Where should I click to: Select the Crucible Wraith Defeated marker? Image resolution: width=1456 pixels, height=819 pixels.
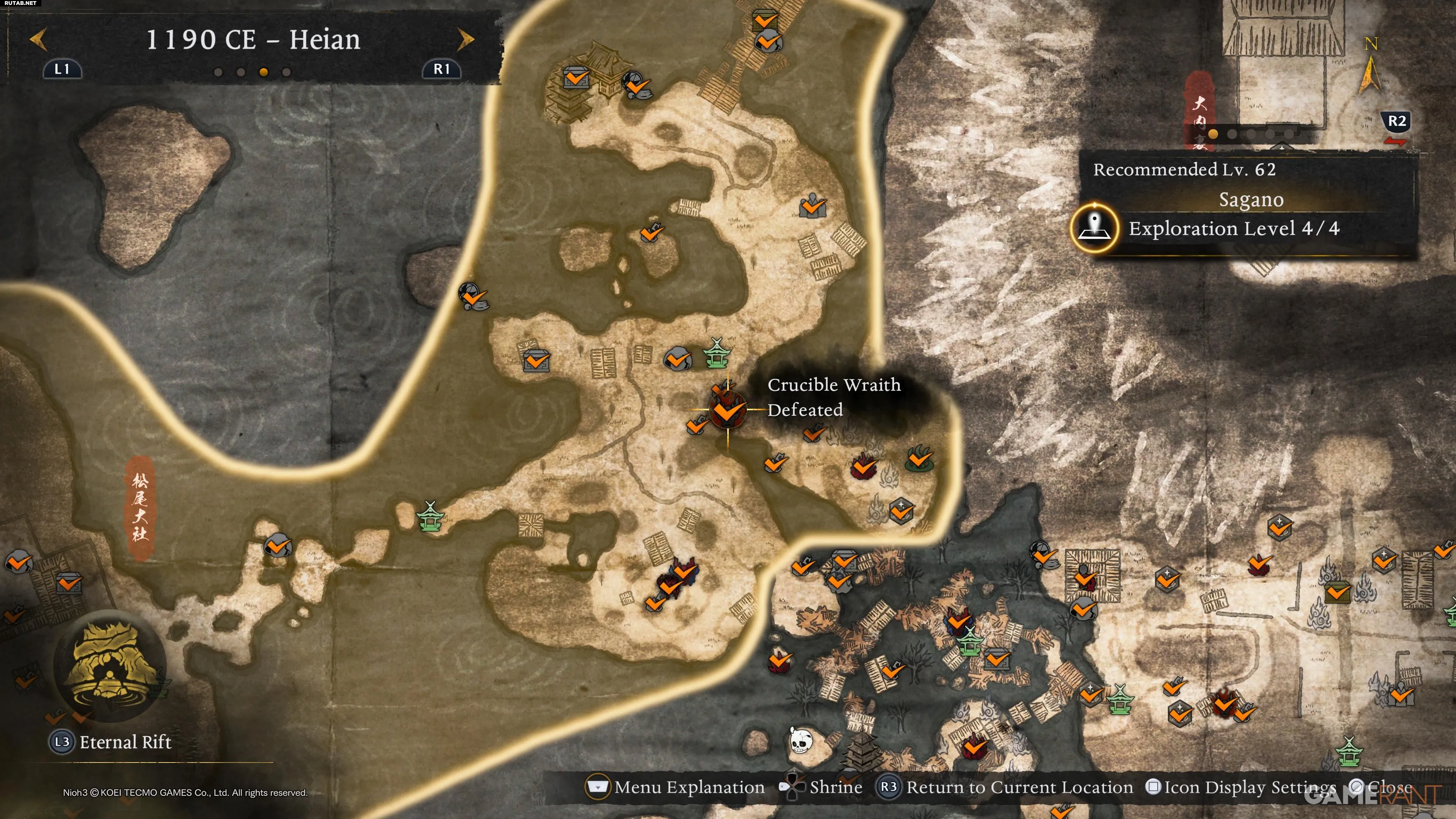[x=727, y=410]
